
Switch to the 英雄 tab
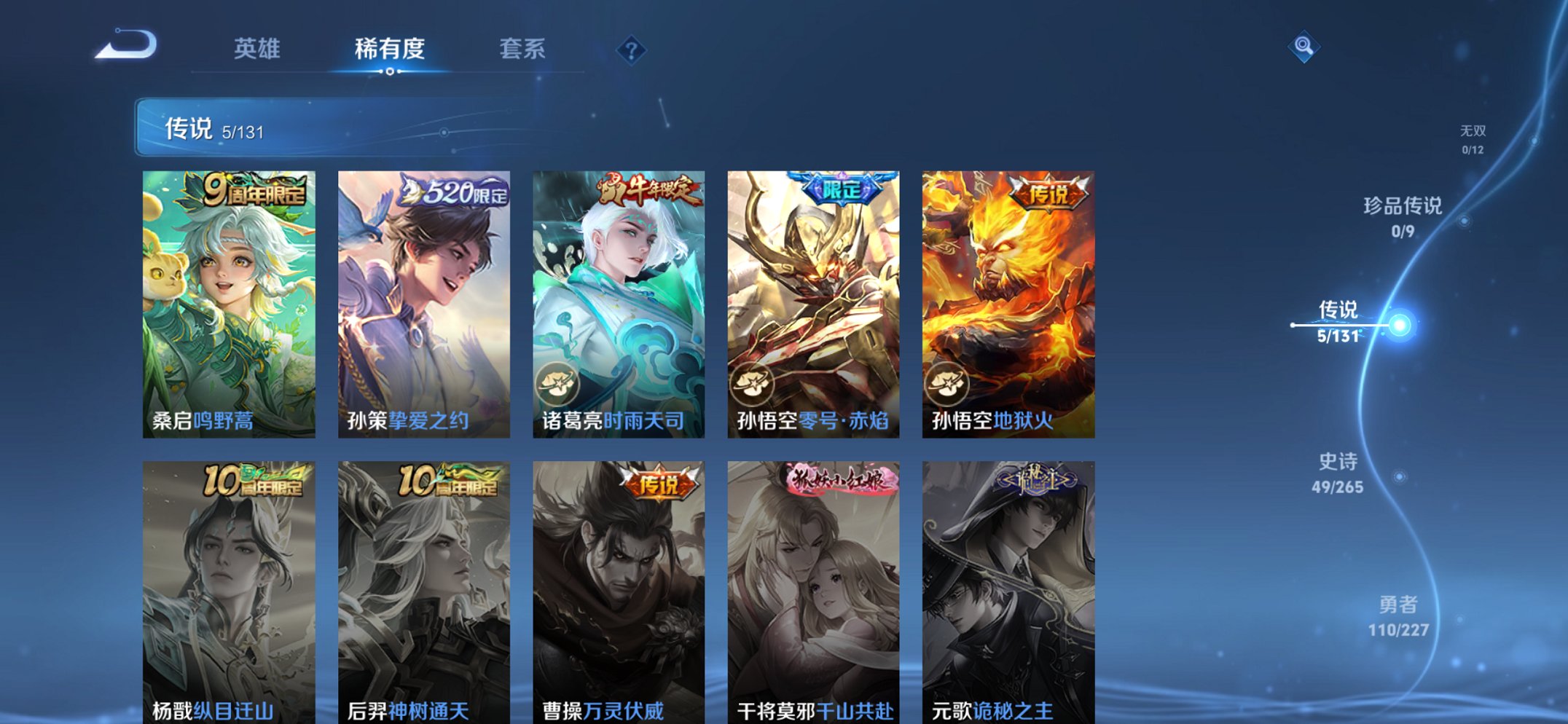tap(258, 50)
